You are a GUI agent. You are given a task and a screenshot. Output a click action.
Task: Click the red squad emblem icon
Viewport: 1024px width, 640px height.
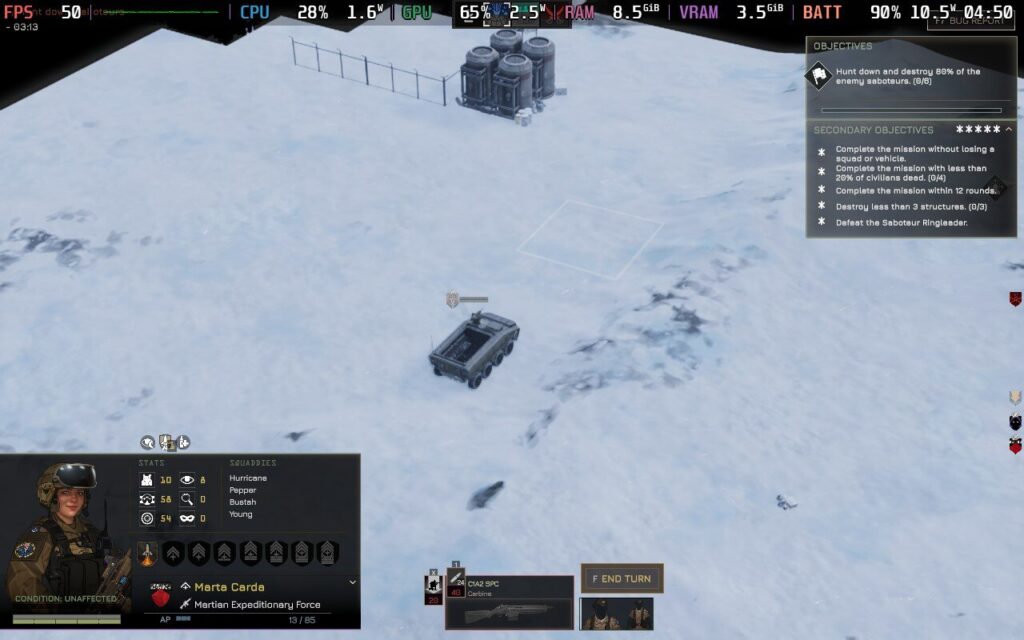tap(160, 596)
